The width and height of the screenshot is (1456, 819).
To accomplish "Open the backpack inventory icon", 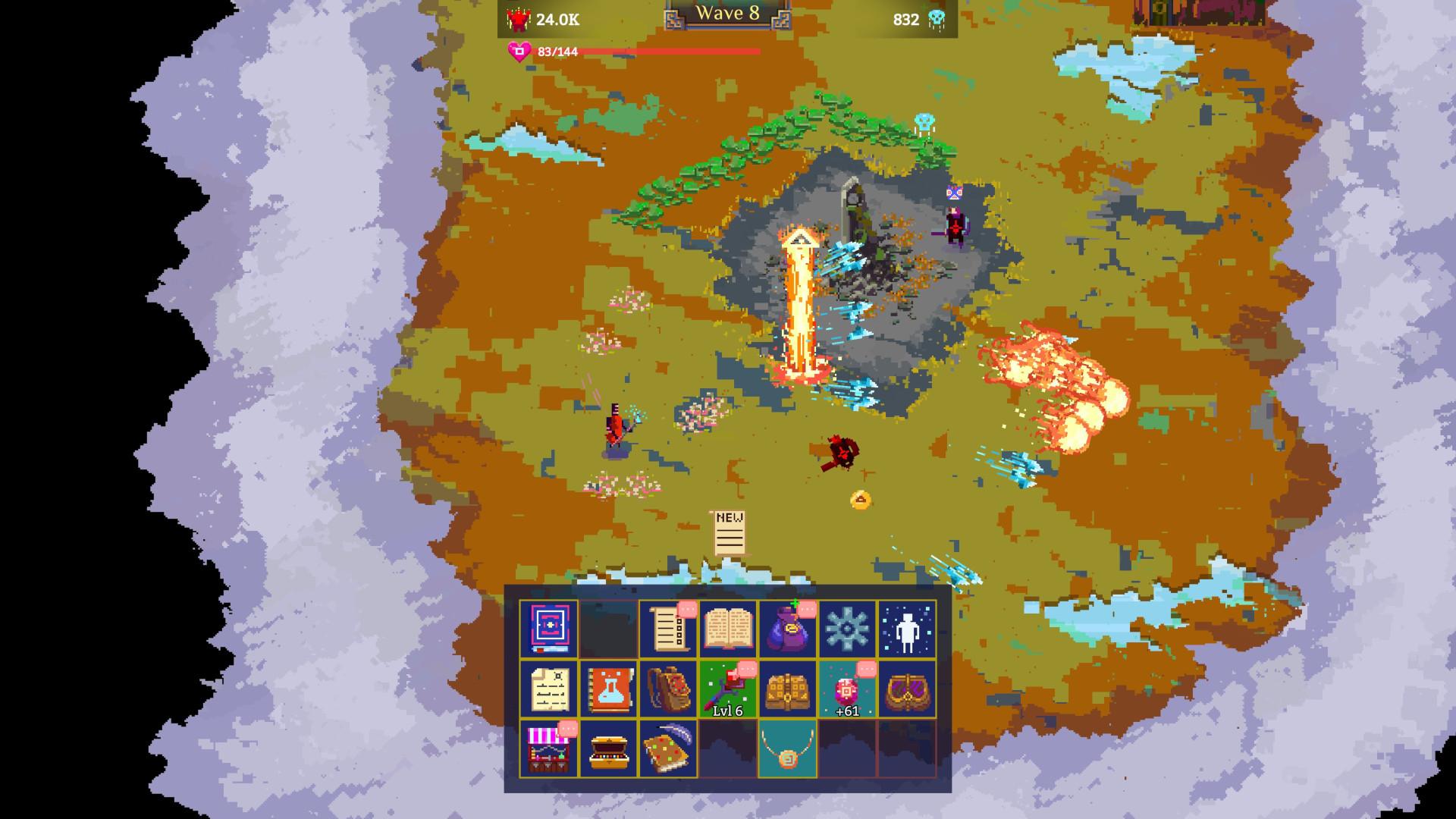I will (x=668, y=689).
